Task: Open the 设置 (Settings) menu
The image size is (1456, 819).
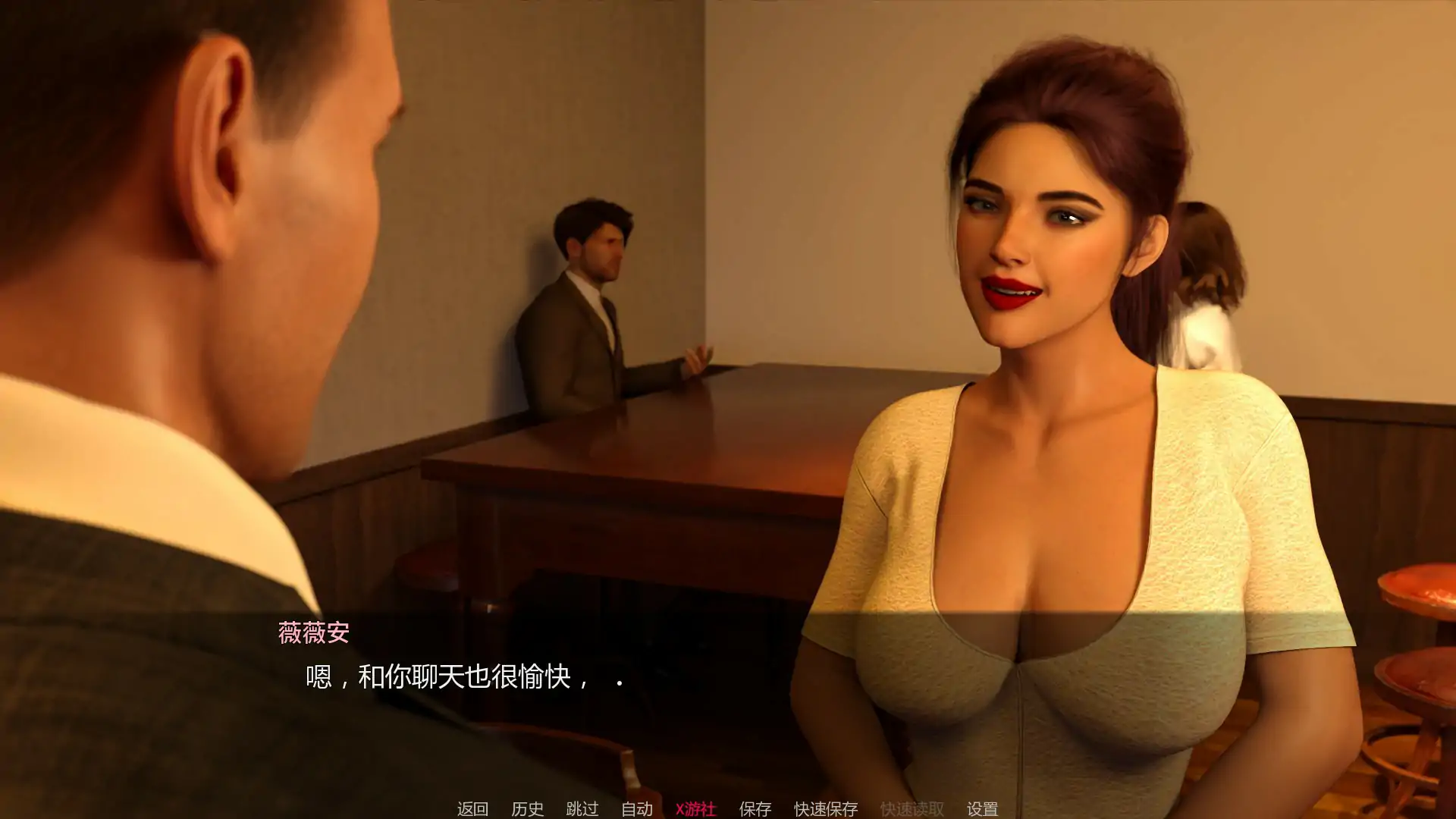Action: 982,808
